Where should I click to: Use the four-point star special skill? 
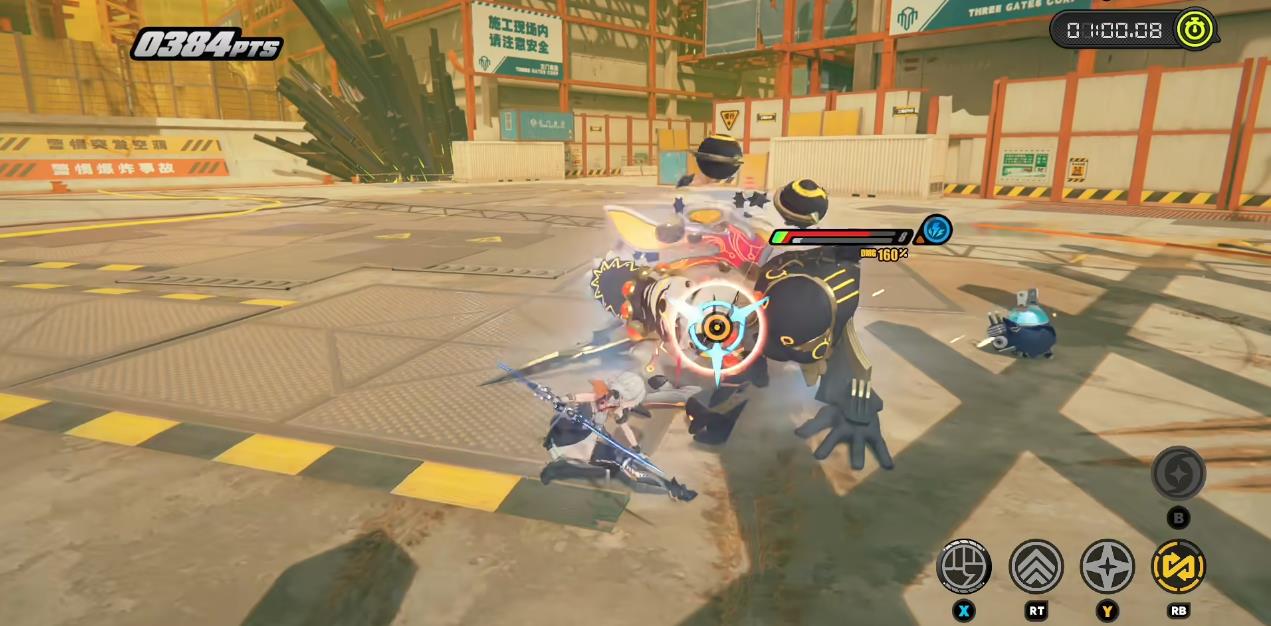[x=1107, y=567]
